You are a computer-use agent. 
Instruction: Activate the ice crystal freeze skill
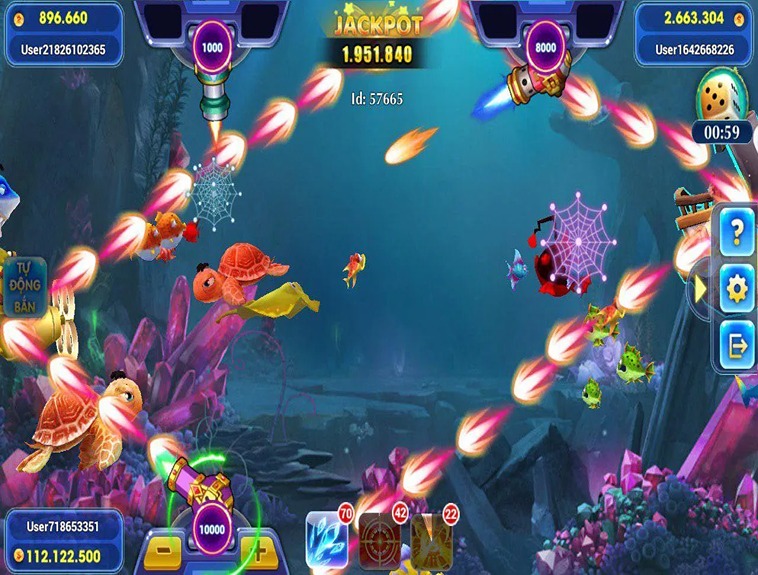(x=326, y=540)
